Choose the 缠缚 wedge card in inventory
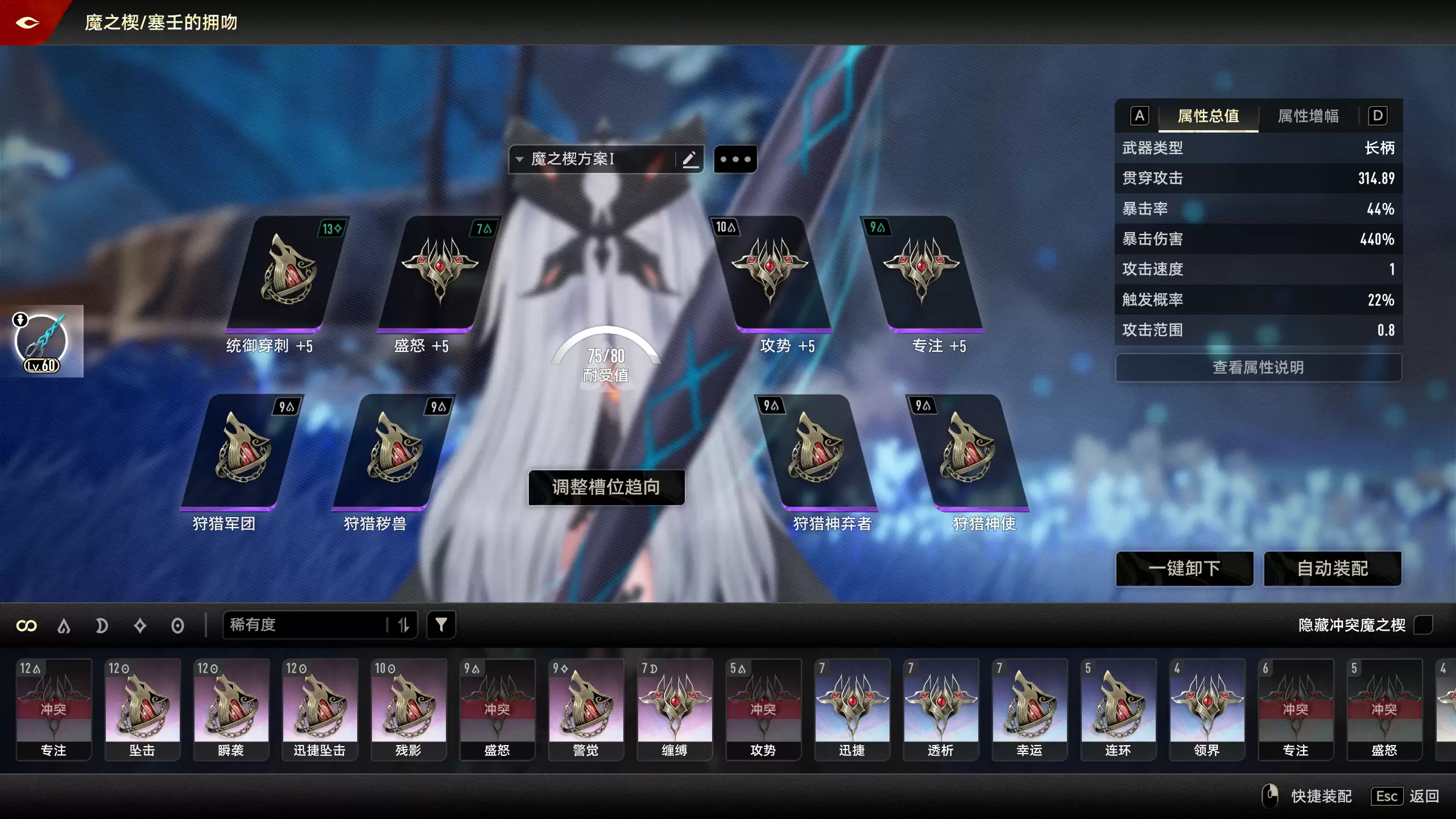Image resolution: width=1456 pixels, height=819 pixels. tap(675, 709)
